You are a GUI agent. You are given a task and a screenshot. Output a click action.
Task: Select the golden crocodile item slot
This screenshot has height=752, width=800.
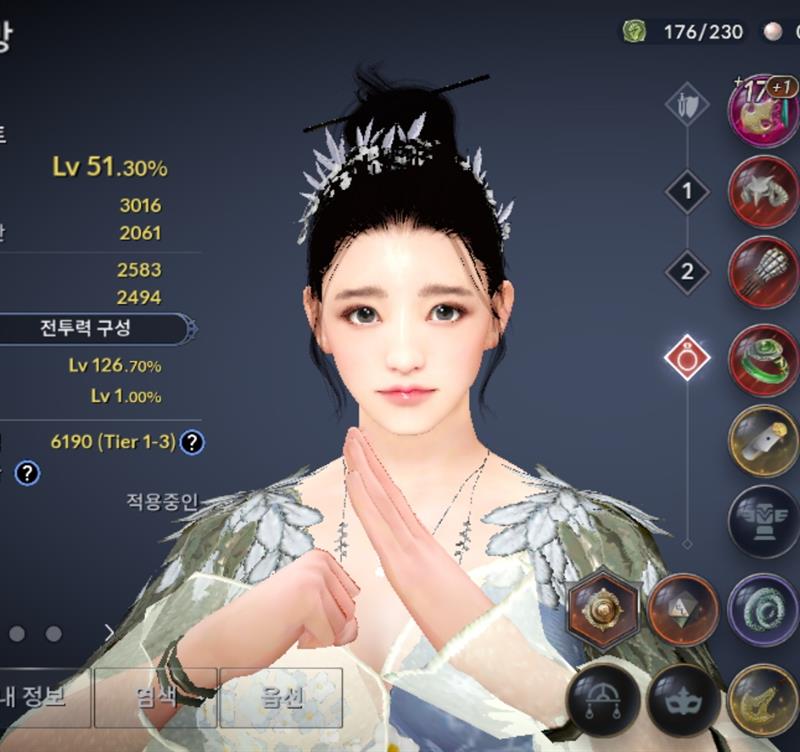[763, 699]
